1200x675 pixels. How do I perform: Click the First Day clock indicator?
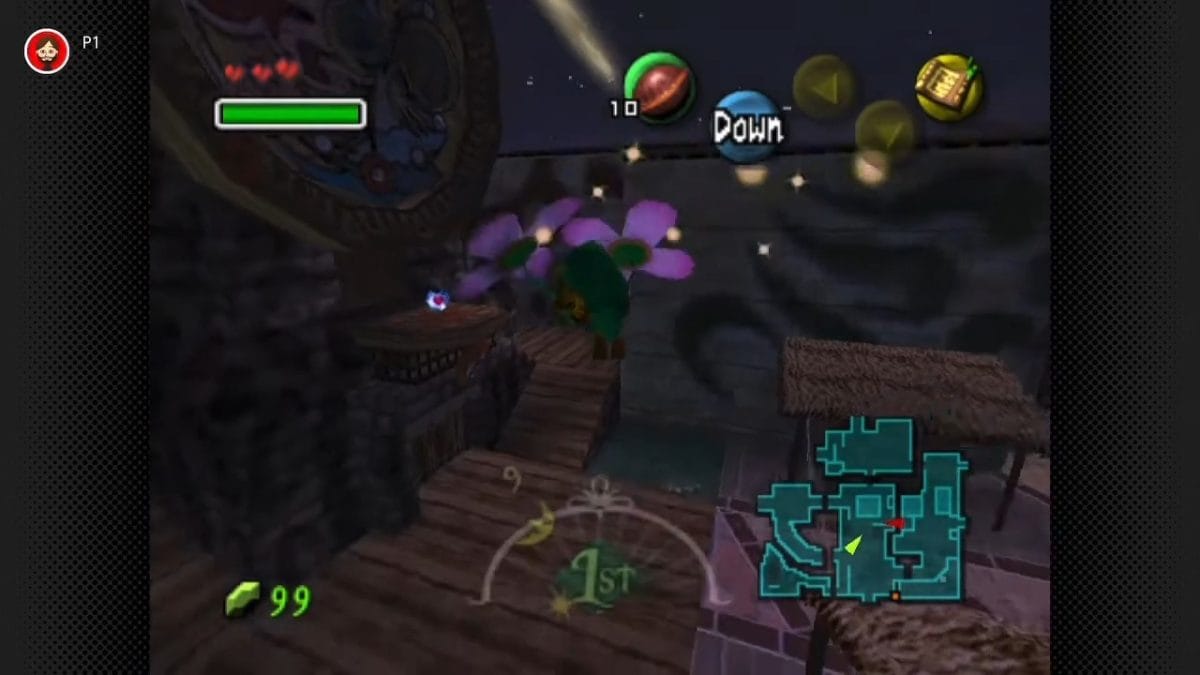596,579
